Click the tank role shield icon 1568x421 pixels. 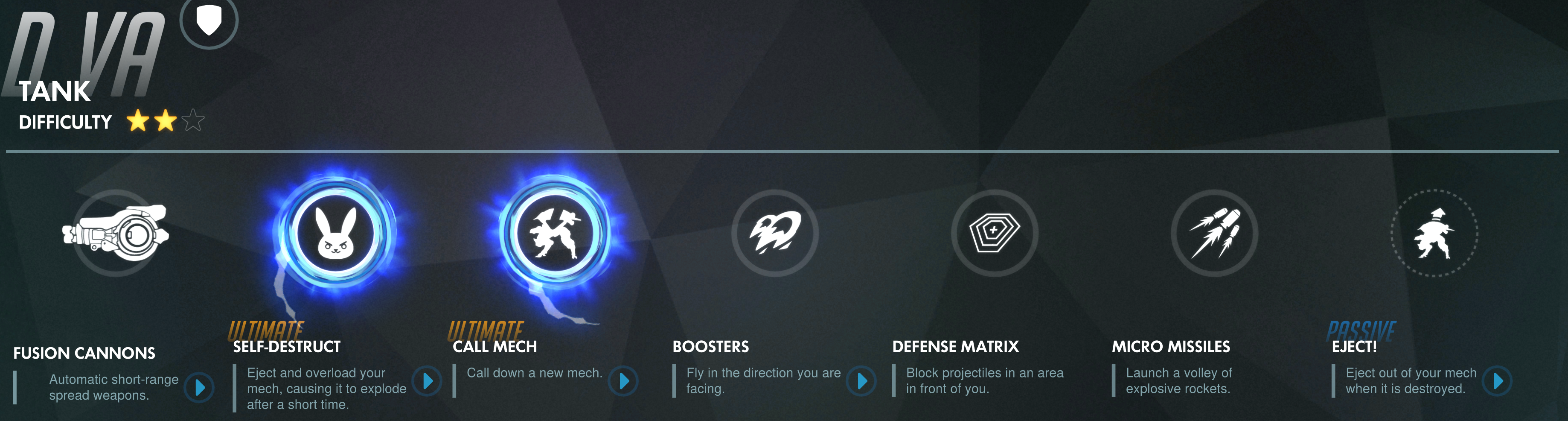(209, 21)
